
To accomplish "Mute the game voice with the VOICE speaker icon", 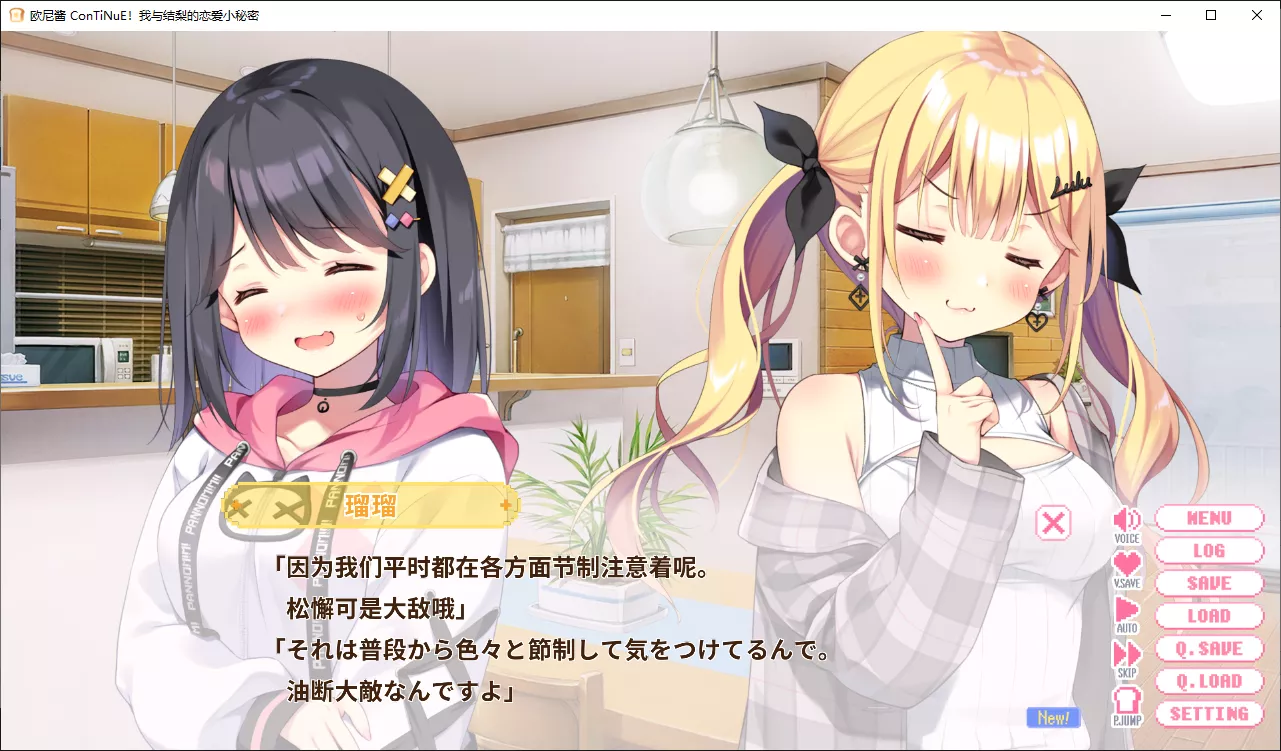I will pyautogui.click(x=1127, y=518).
